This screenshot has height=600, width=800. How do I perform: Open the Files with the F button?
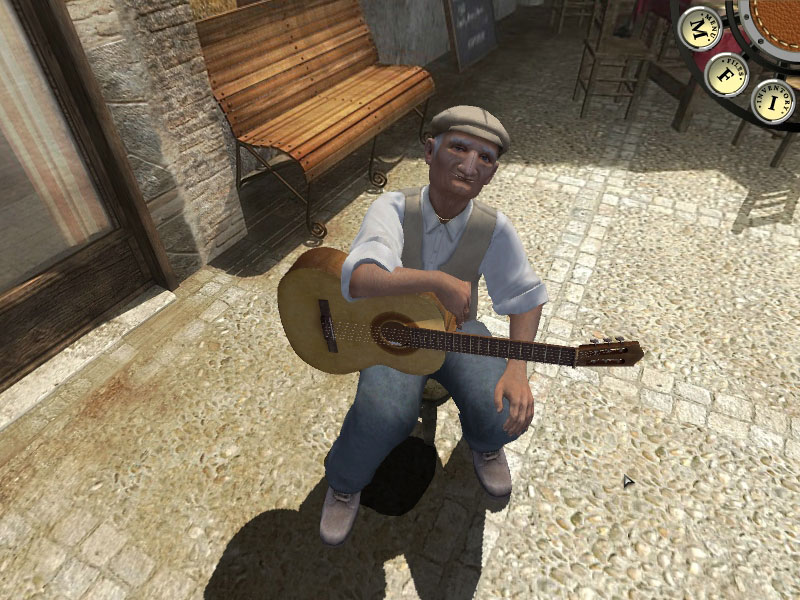coord(727,73)
